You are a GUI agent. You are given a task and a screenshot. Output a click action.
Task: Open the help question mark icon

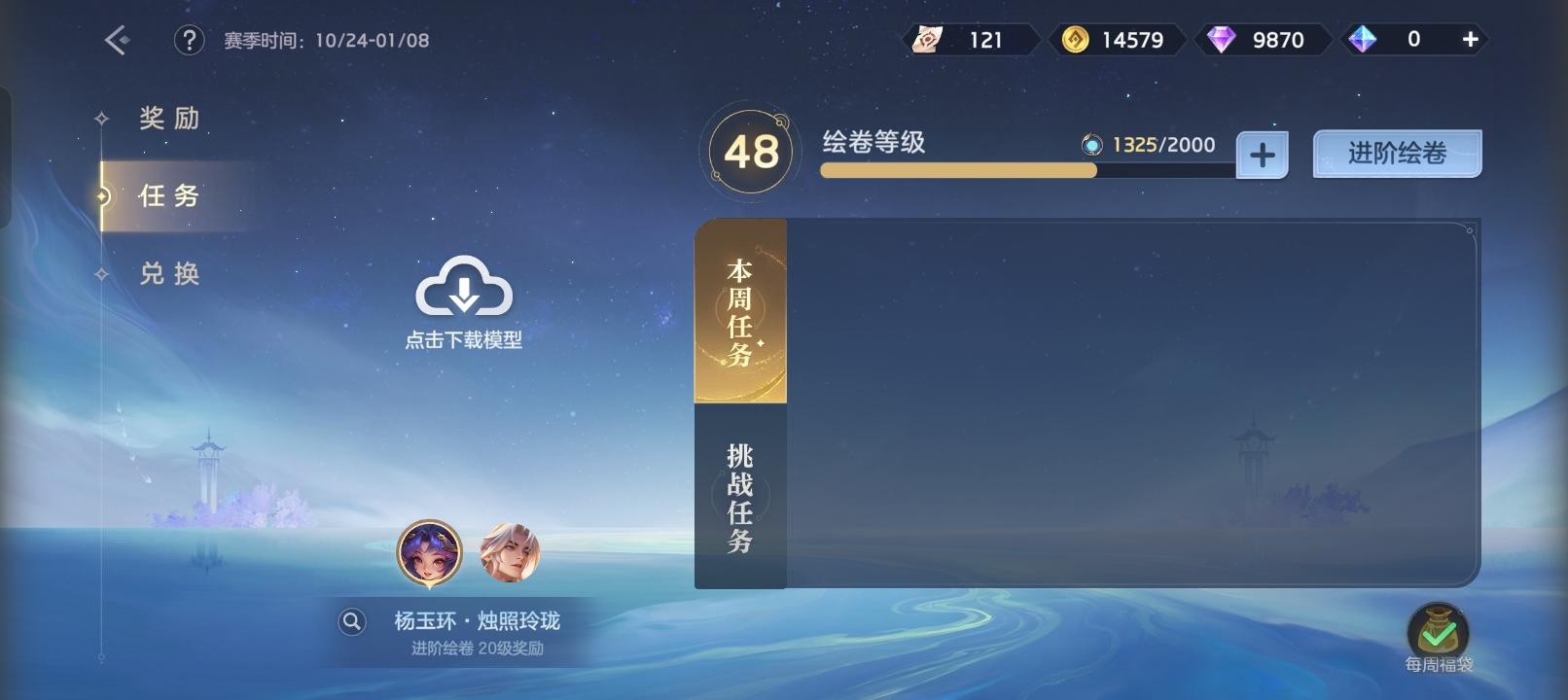[x=189, y=41]
